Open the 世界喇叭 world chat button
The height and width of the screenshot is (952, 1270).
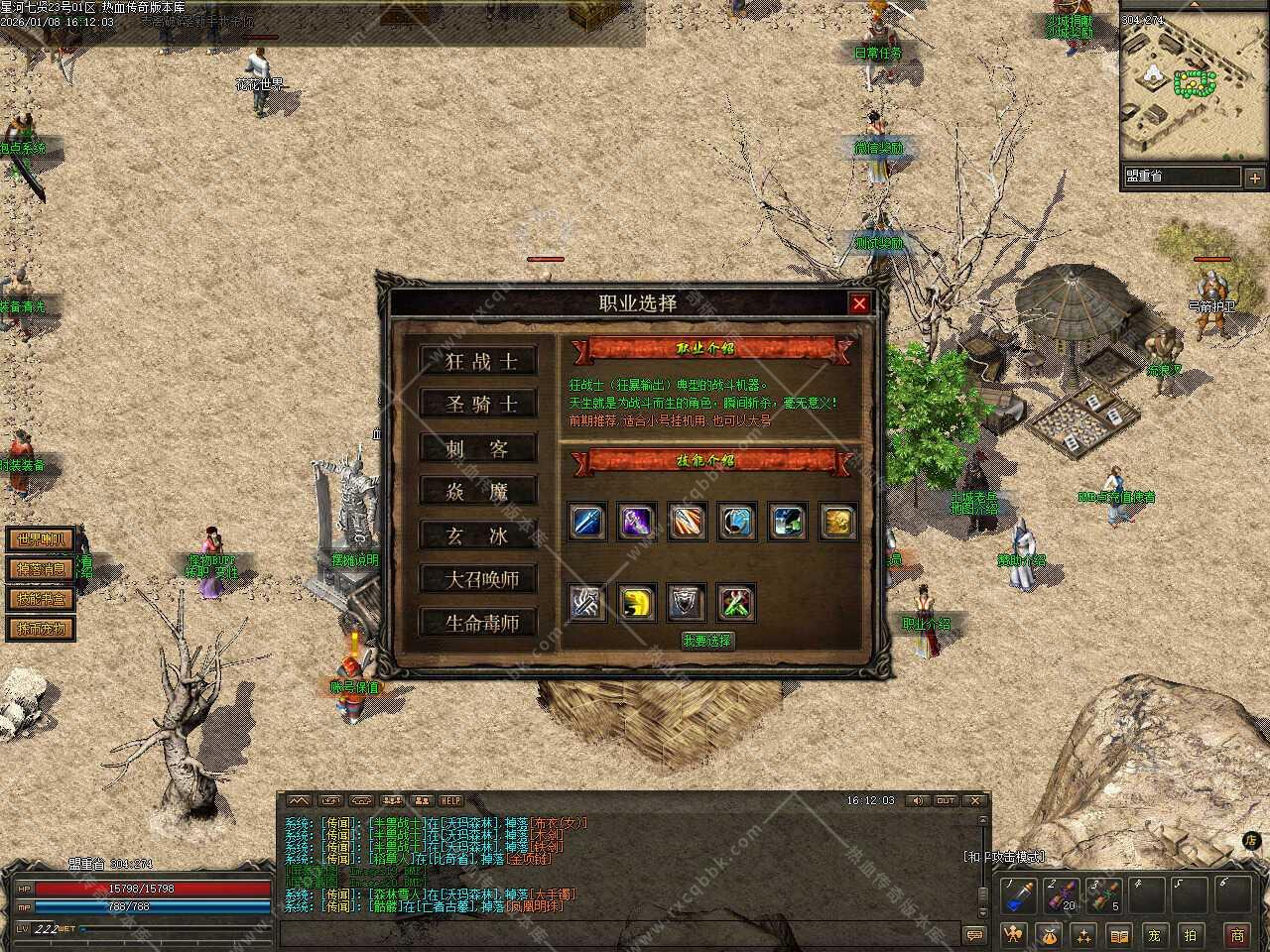[41, 539]
